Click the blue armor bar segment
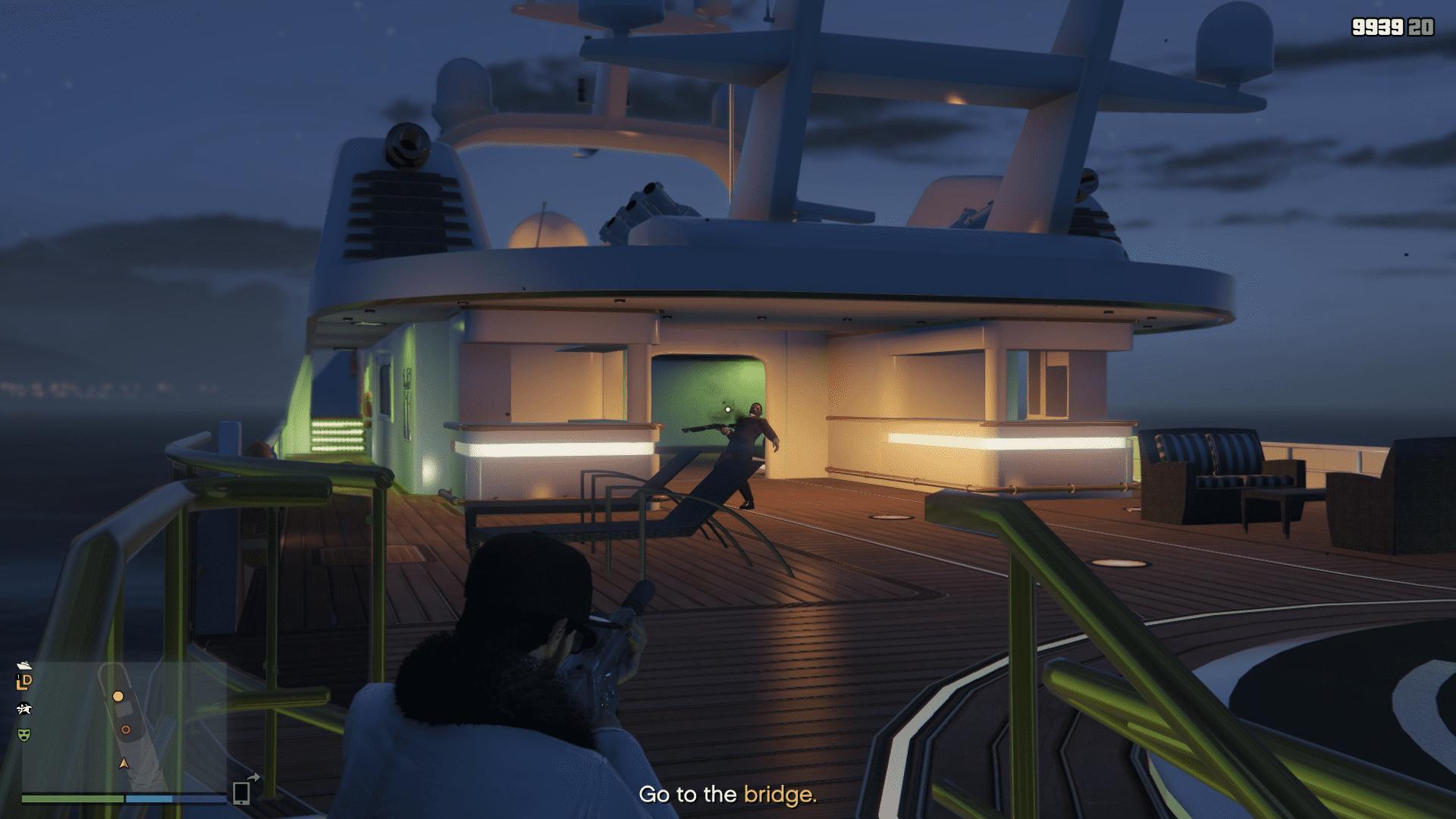1456x819 pixels. coord(149,799)
